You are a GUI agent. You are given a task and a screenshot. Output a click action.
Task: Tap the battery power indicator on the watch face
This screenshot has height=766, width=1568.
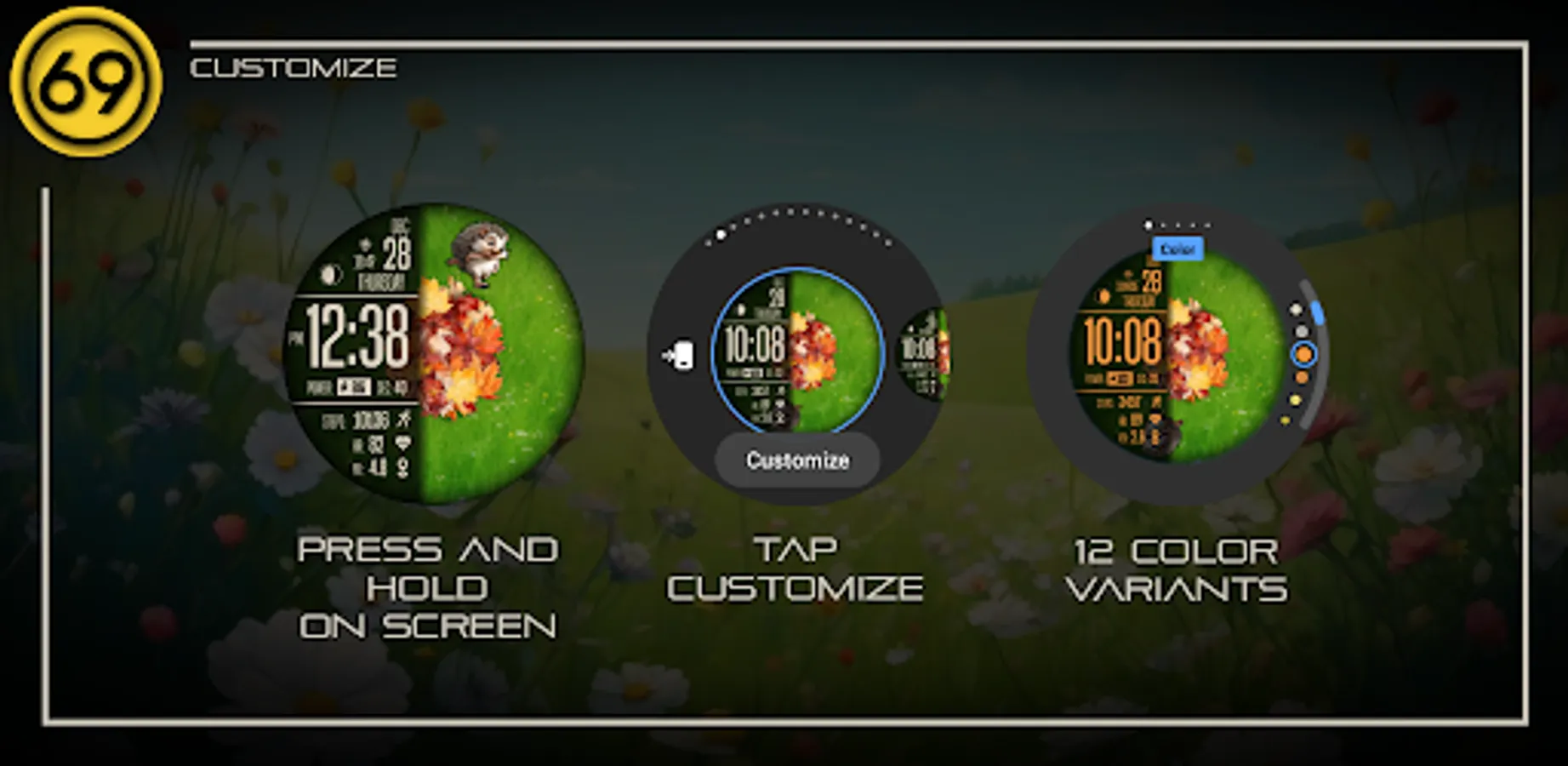point(352,384)
